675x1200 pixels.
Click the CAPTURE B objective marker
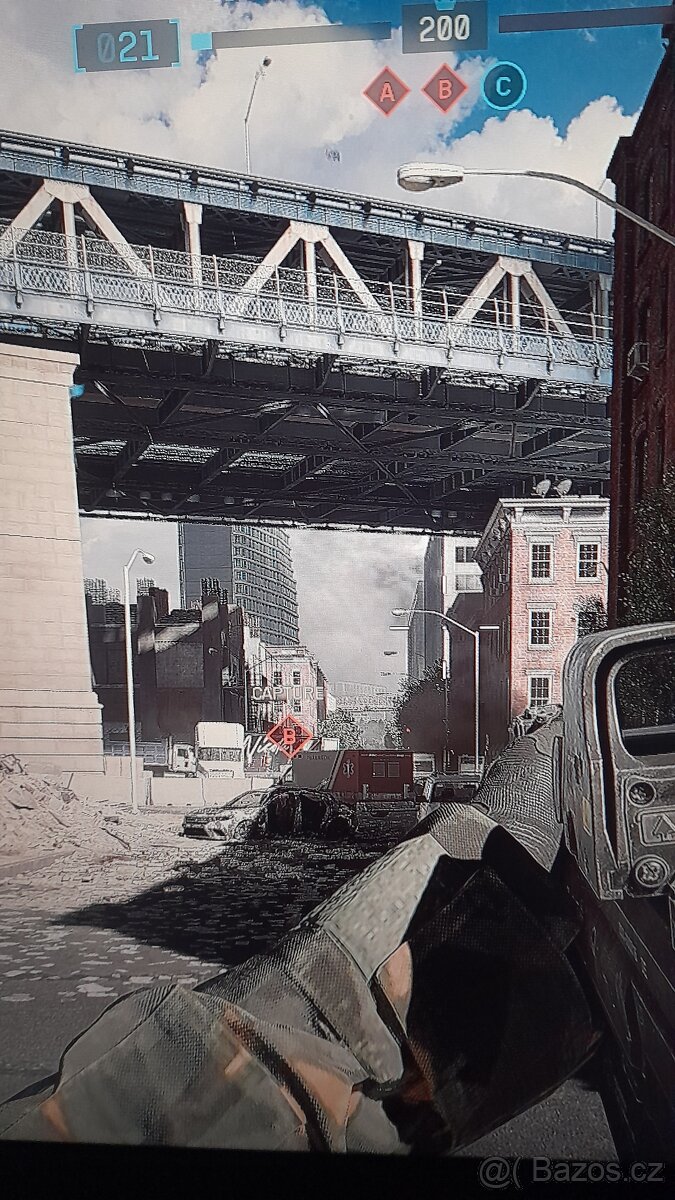289,736
